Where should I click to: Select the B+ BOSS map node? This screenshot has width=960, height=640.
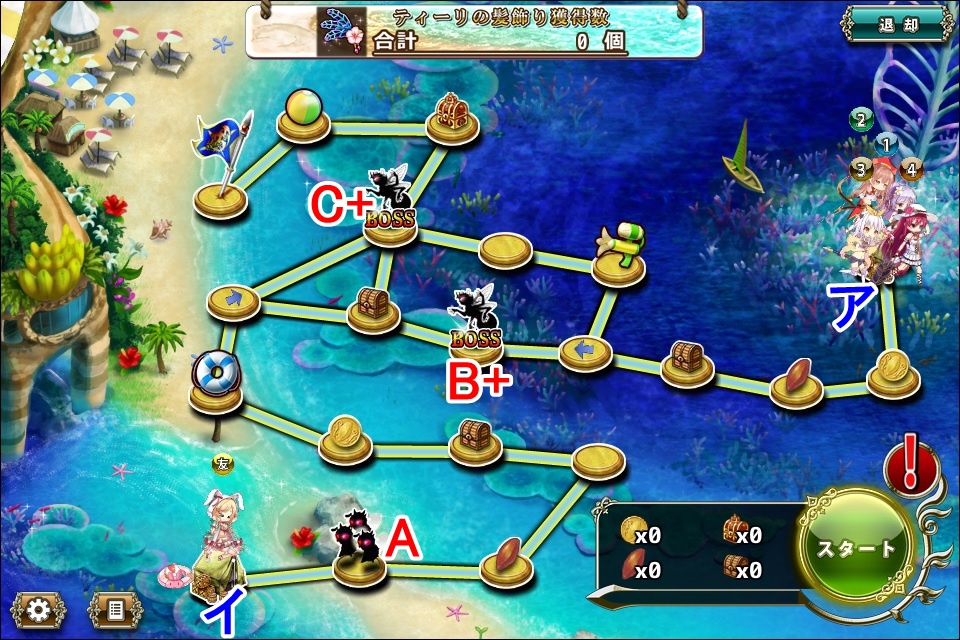coord(476,332)
